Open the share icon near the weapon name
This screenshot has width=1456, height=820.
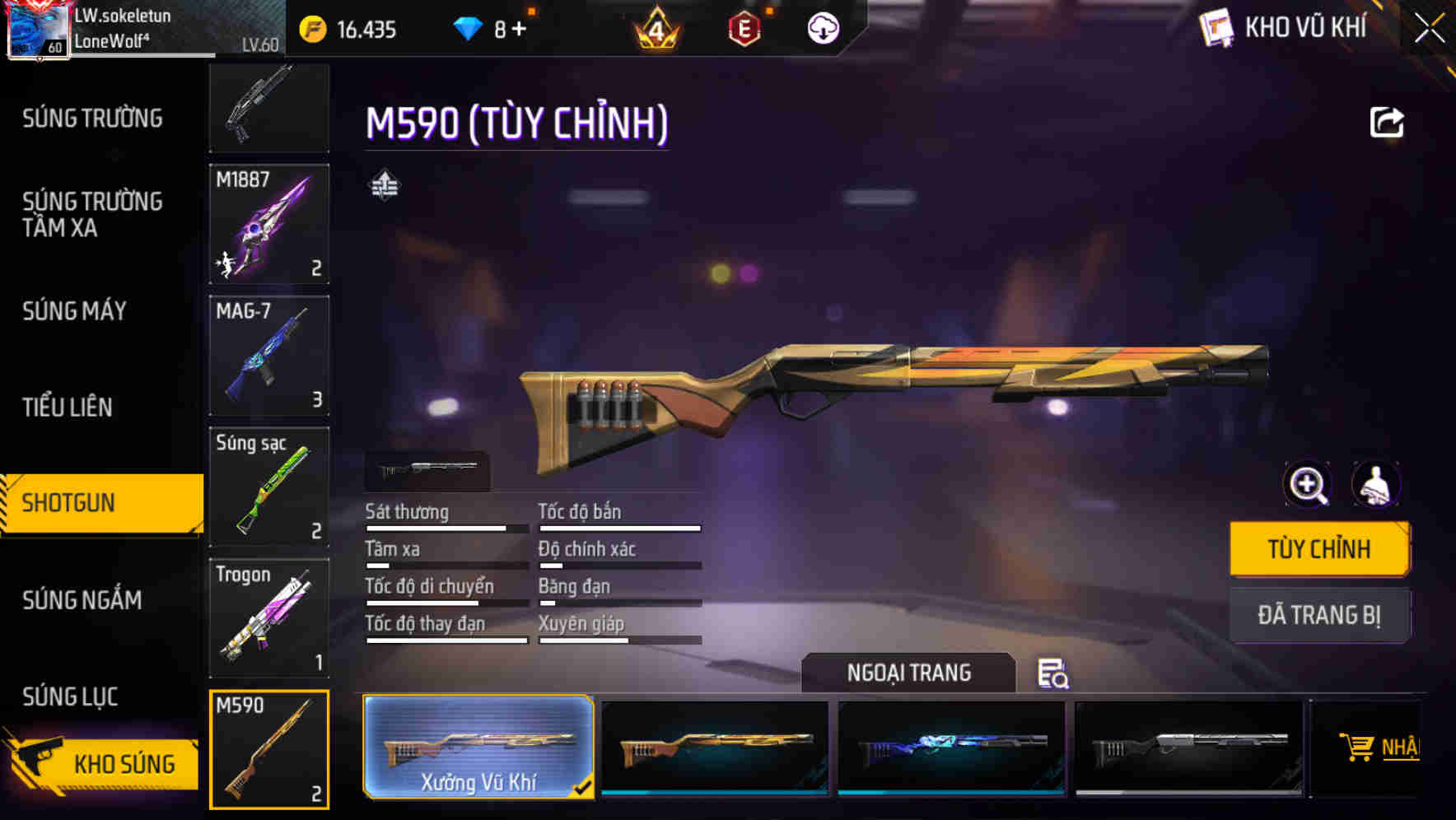click(x=1388, y=122)
